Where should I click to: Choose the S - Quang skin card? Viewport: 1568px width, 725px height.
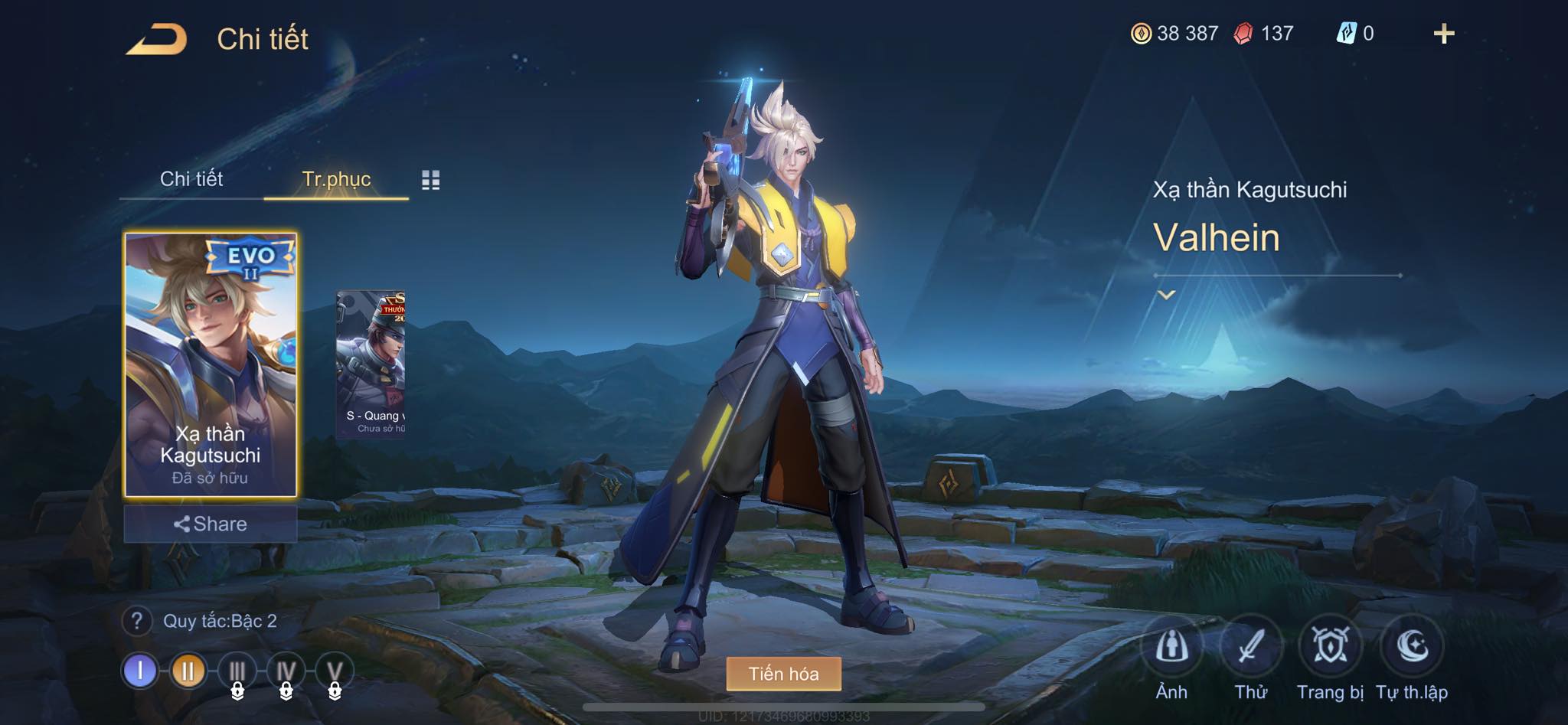[371, 363]
